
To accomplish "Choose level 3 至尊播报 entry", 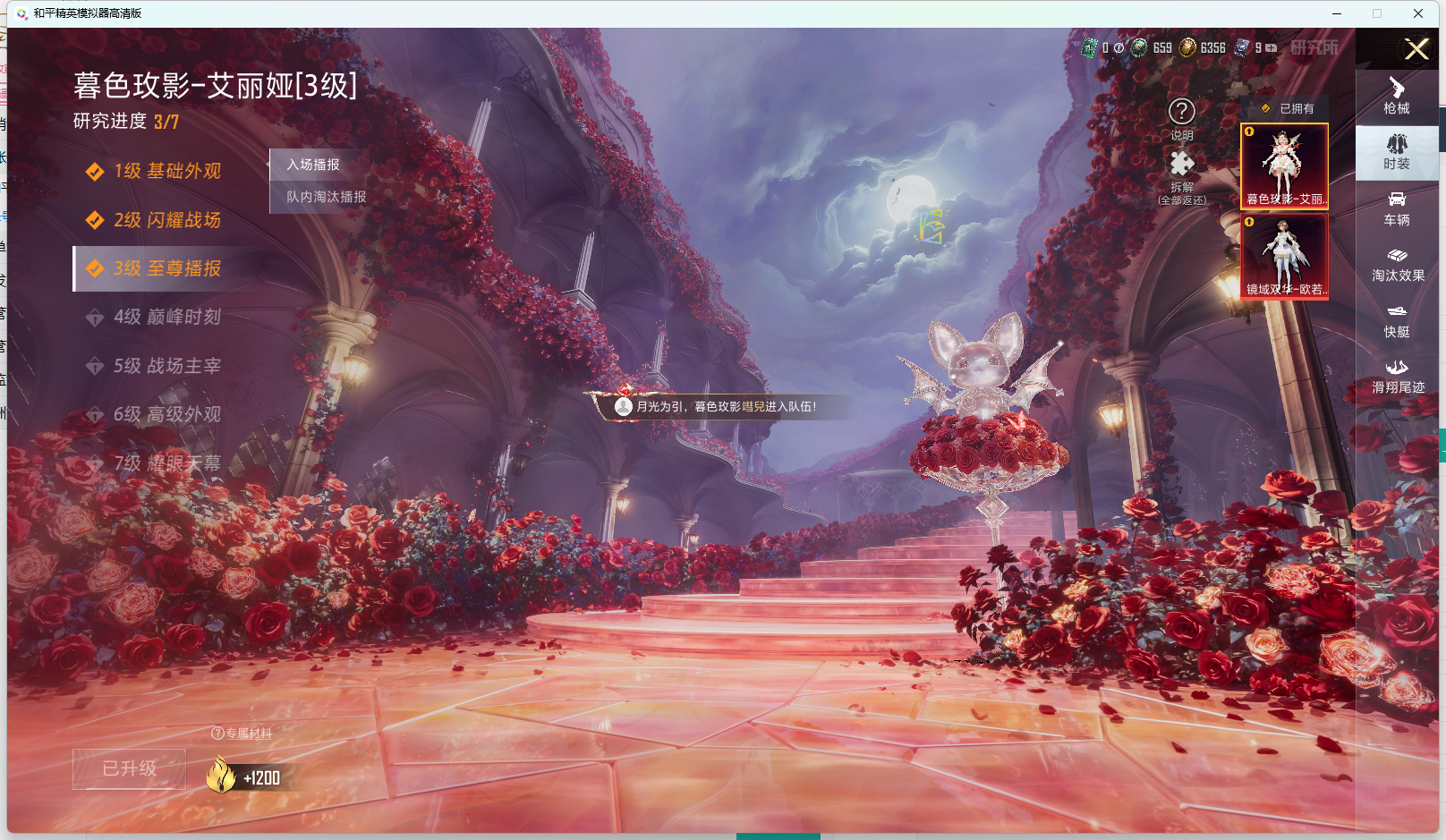I will pyautogui.click(x=166, y=268).
